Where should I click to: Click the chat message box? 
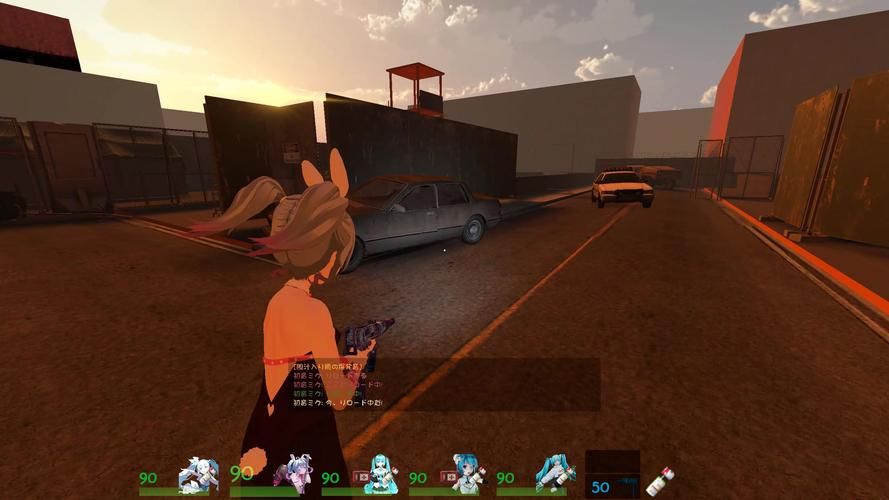(445, 385)
